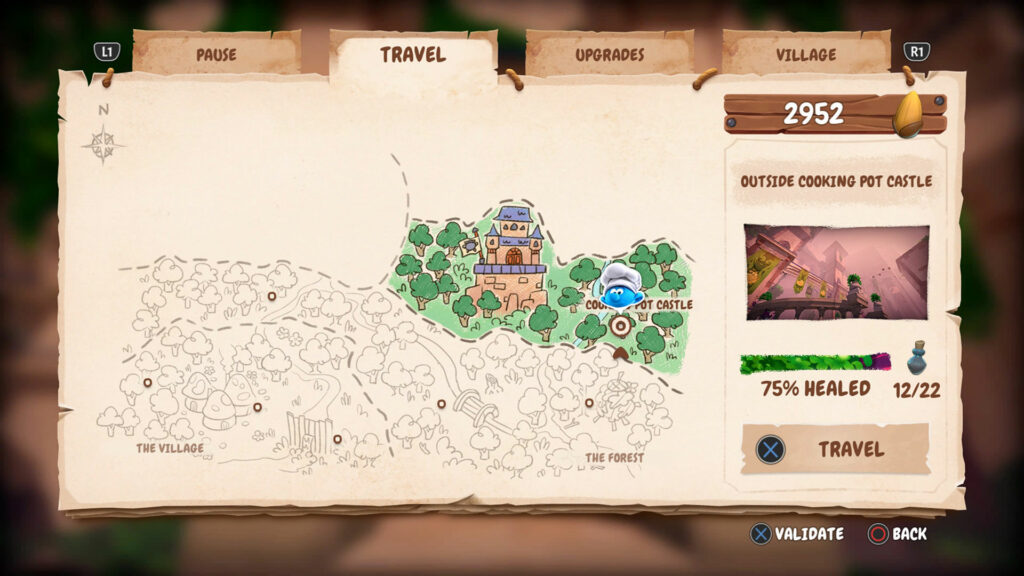1024x576 pixels.
Task: Select the castle drawing on the map
Action: click(x=512, y=262)
